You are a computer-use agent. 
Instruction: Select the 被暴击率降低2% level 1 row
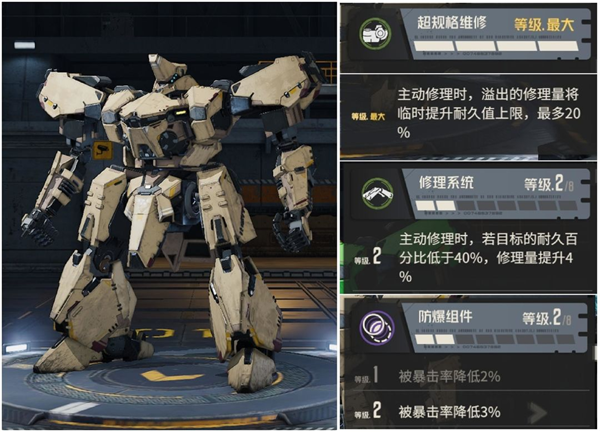(468, 378)
